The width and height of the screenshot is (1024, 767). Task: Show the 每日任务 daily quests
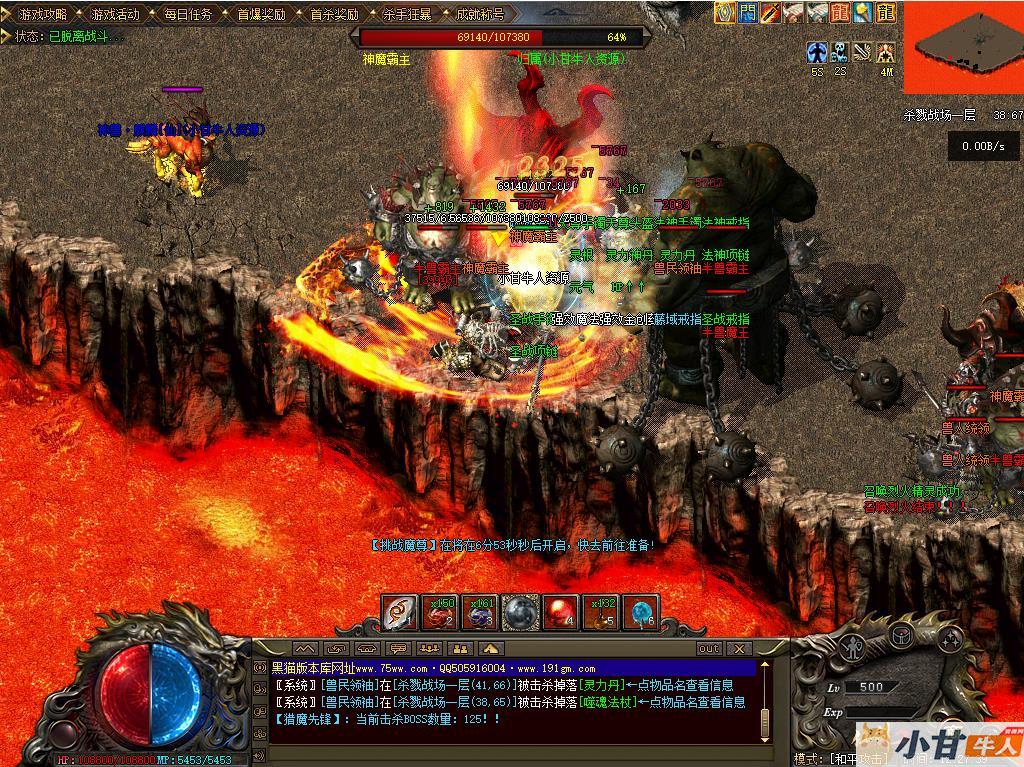pyautogui.click(x=188, y=14)
